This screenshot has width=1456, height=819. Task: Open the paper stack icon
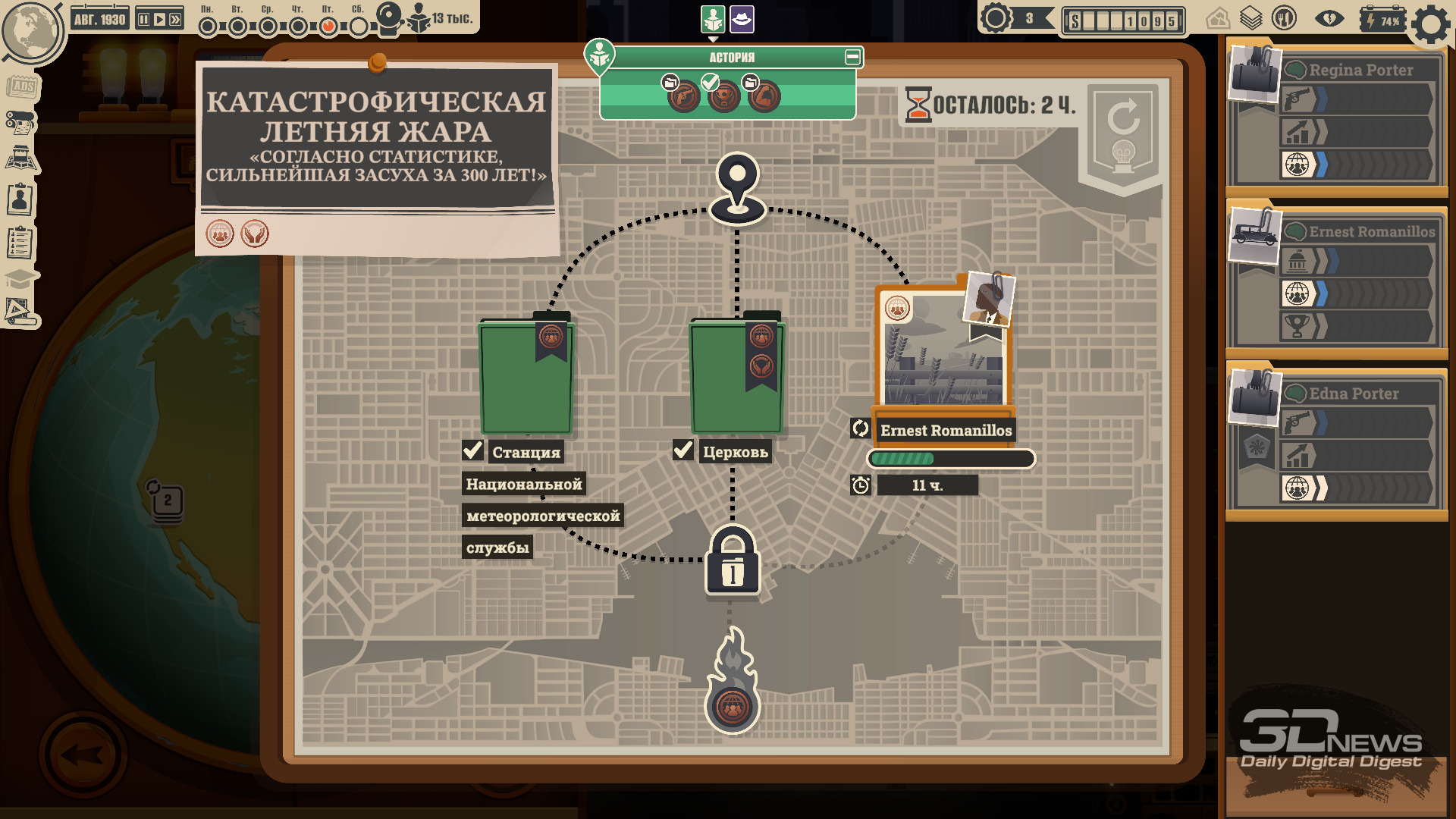pos(1250,18)
